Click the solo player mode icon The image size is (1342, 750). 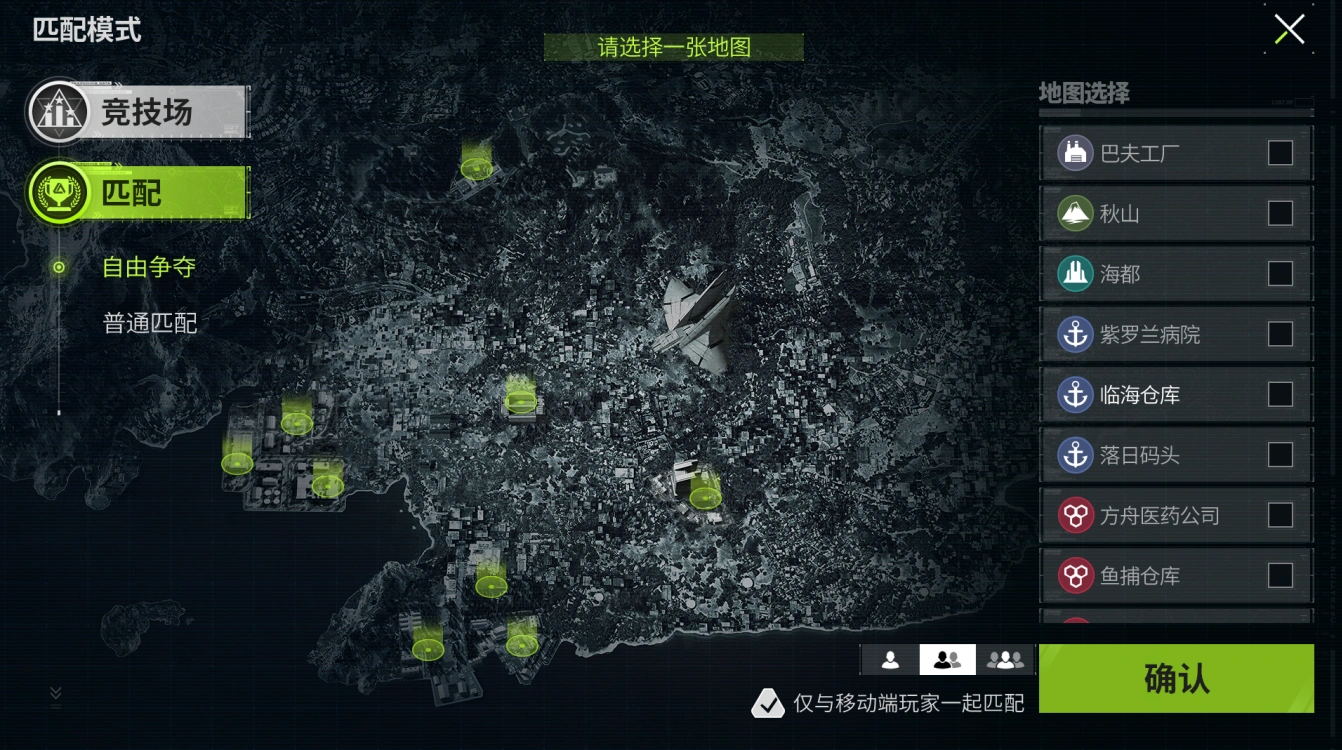pyautogui.click(x=889, y=658)
